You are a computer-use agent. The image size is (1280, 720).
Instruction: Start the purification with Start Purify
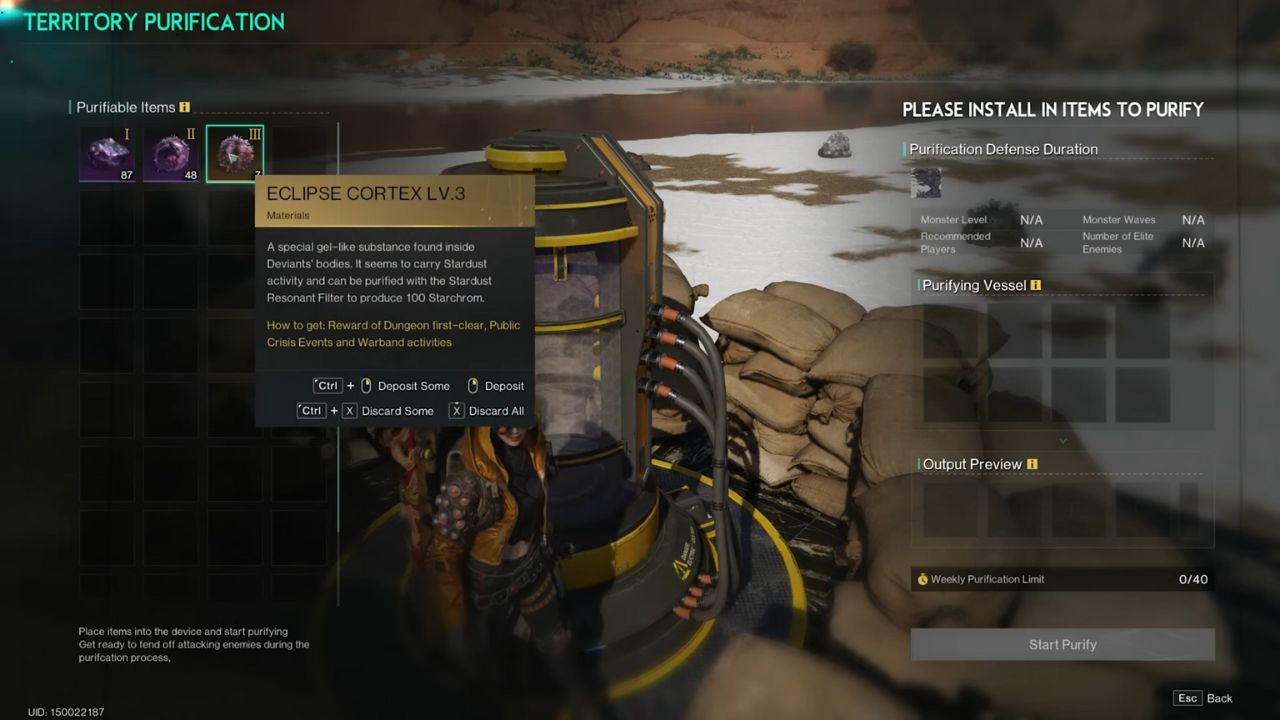pyautogui.click(x=1062, y=645)
